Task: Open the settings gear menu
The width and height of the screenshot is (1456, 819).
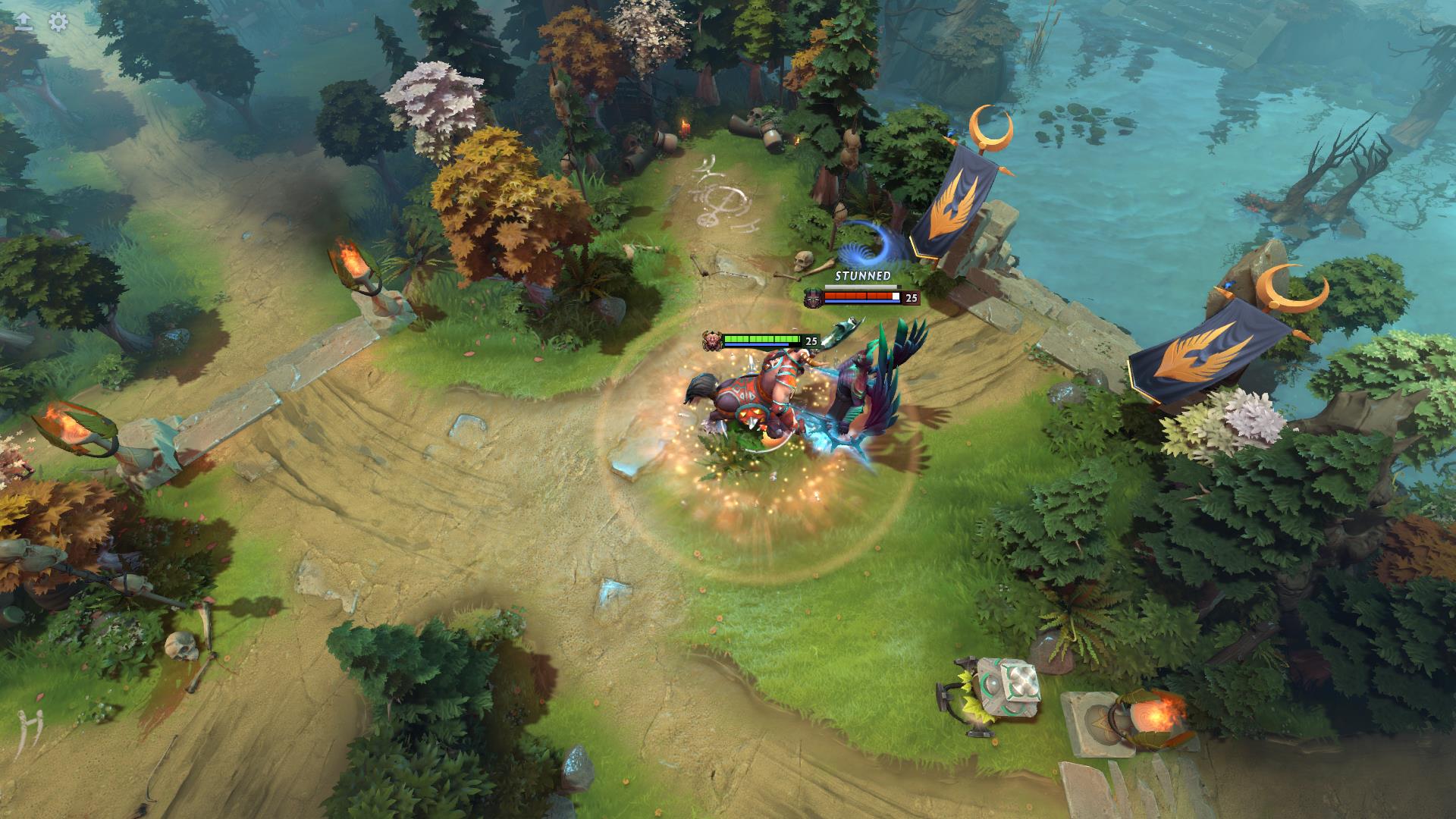Action: 58,21
